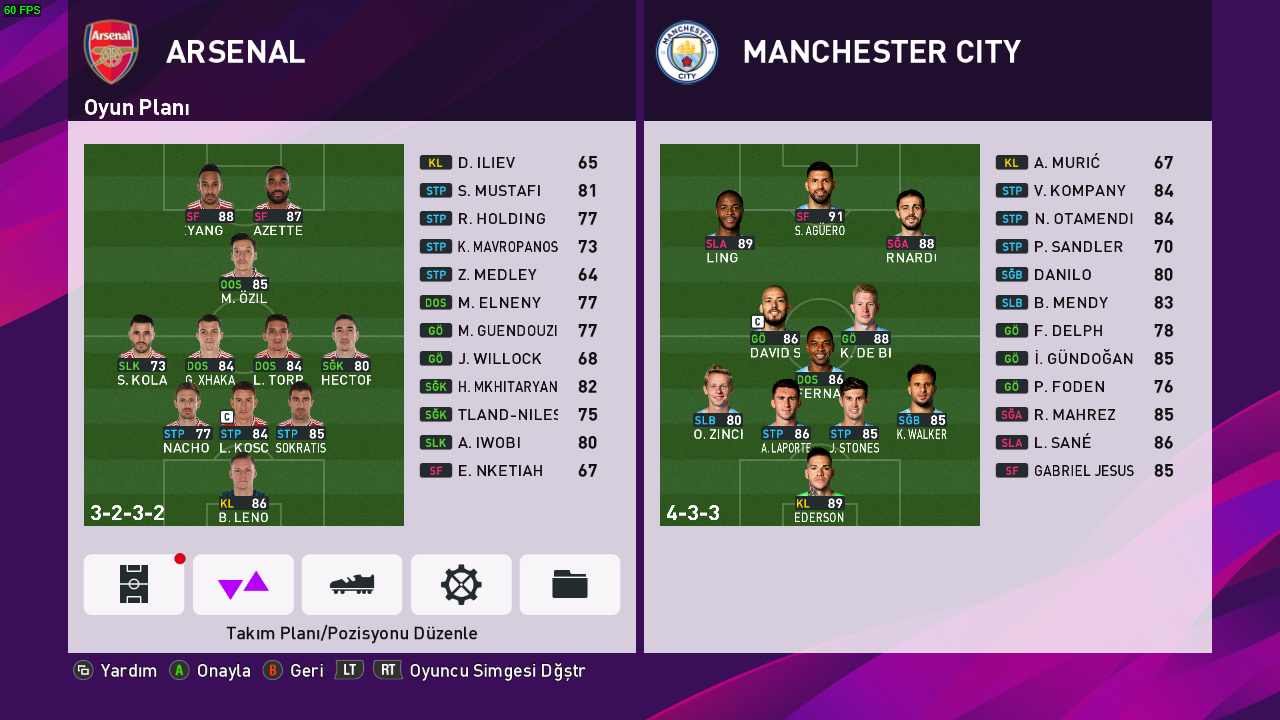Select the Oyun Planı tab header
Image resolution: width=1280 pixels, height=720 pixels.
[135, 107]
